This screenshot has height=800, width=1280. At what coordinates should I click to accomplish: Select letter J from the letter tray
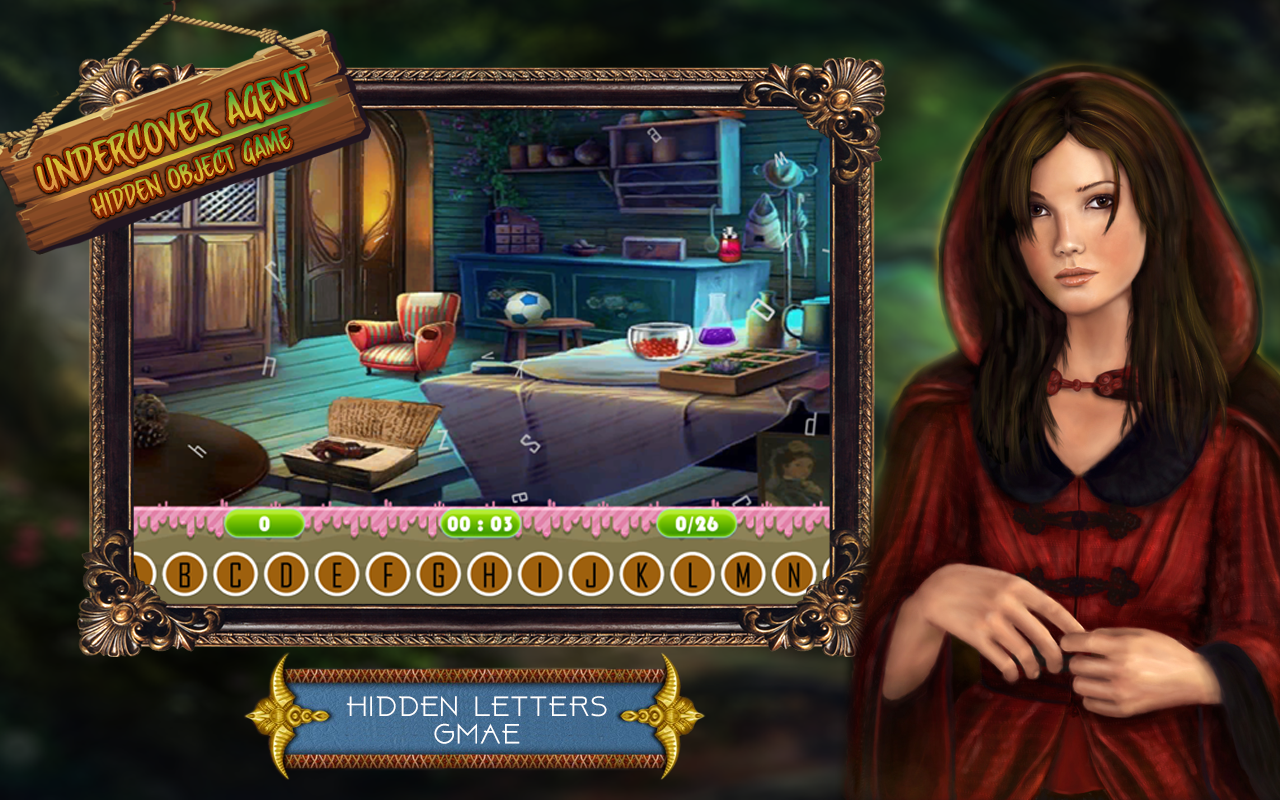590,573
